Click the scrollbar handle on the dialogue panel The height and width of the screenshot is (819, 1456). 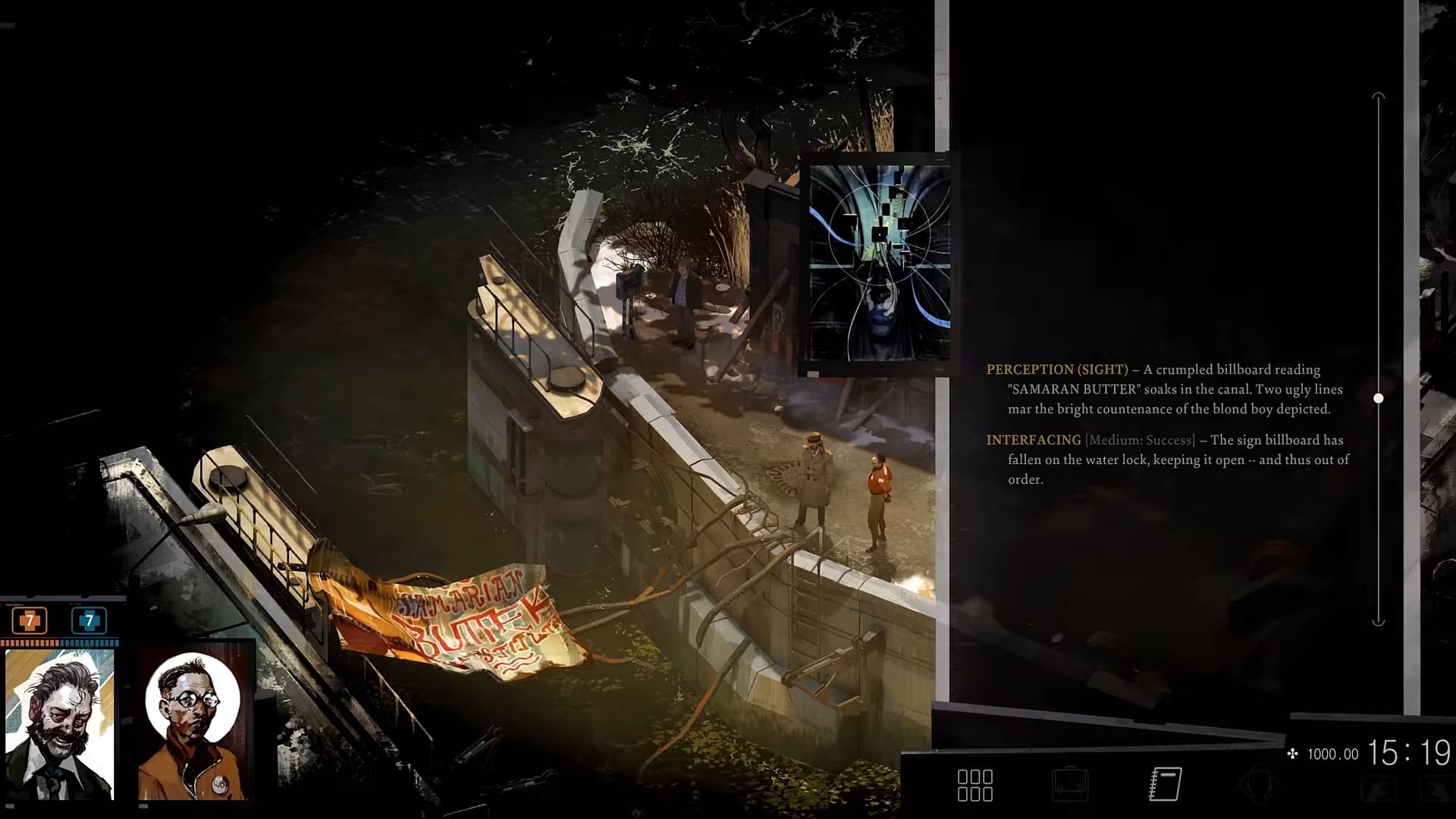(1377, 397)
